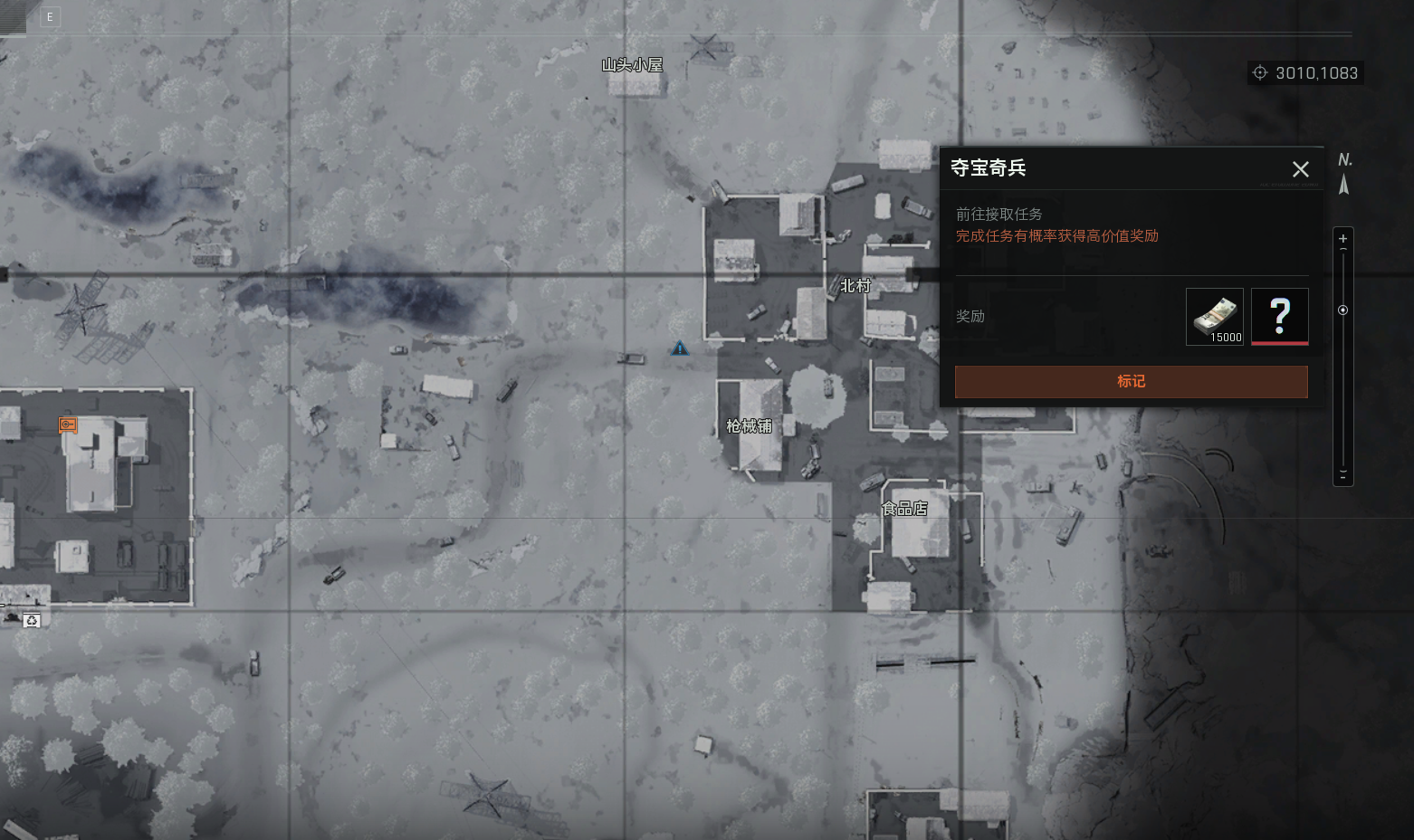The width and height of the screenshot is (1414, 840).
Task: Select the orange safe marker on the map
Action: pyautogui.click(x=68, y=425)
